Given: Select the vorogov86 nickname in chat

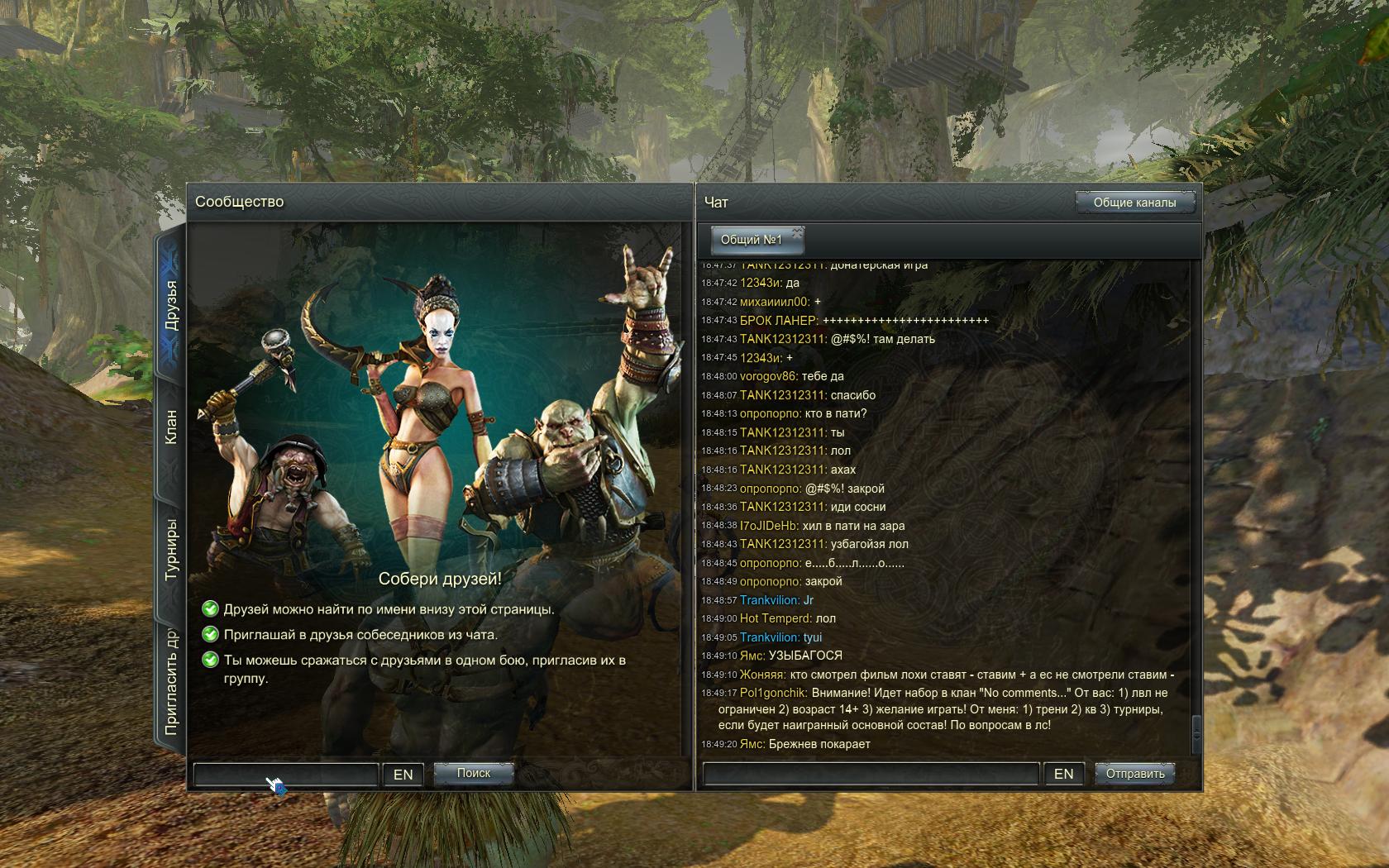Looking at the screenshot, I should point(768,376).
